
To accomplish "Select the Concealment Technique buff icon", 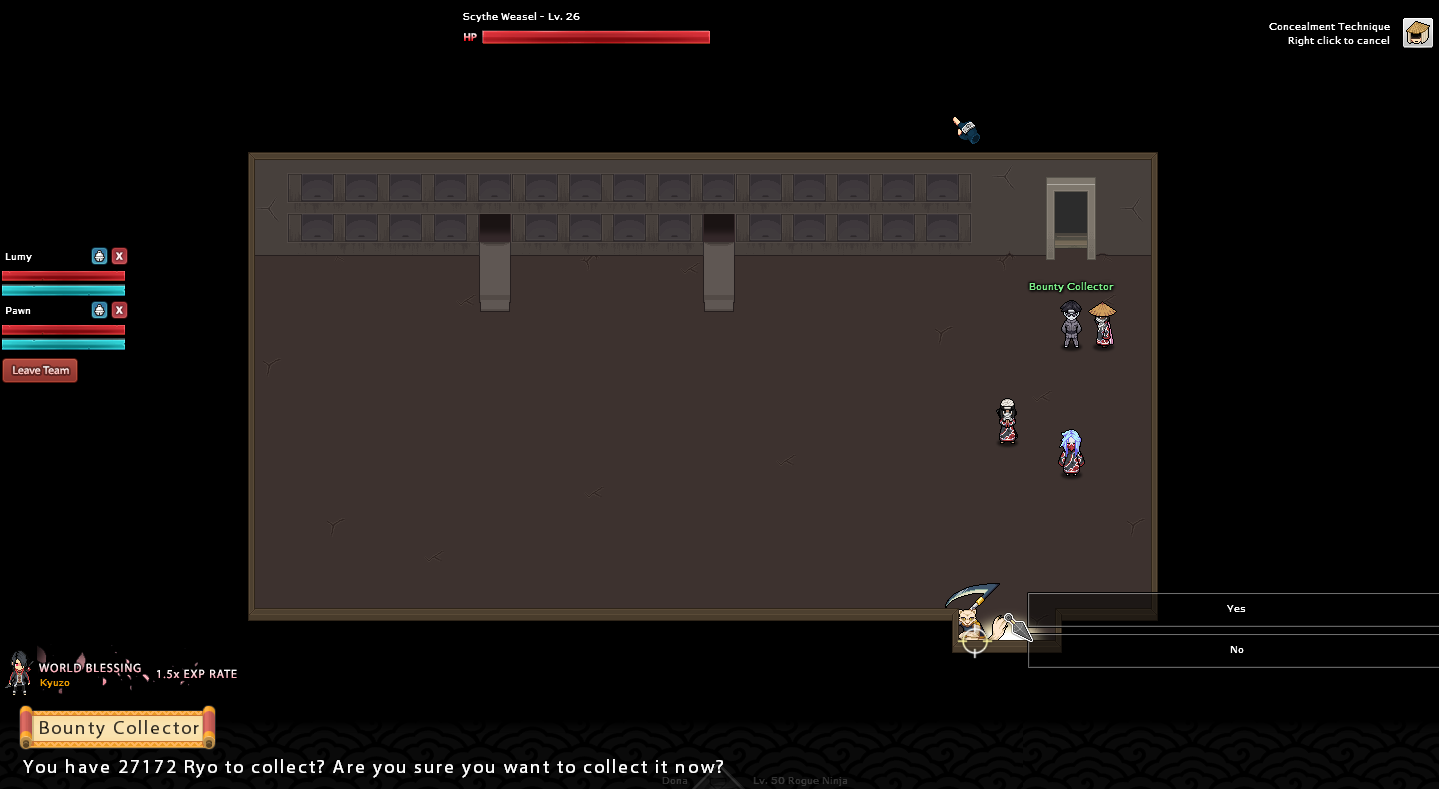I will point(1417,33).
